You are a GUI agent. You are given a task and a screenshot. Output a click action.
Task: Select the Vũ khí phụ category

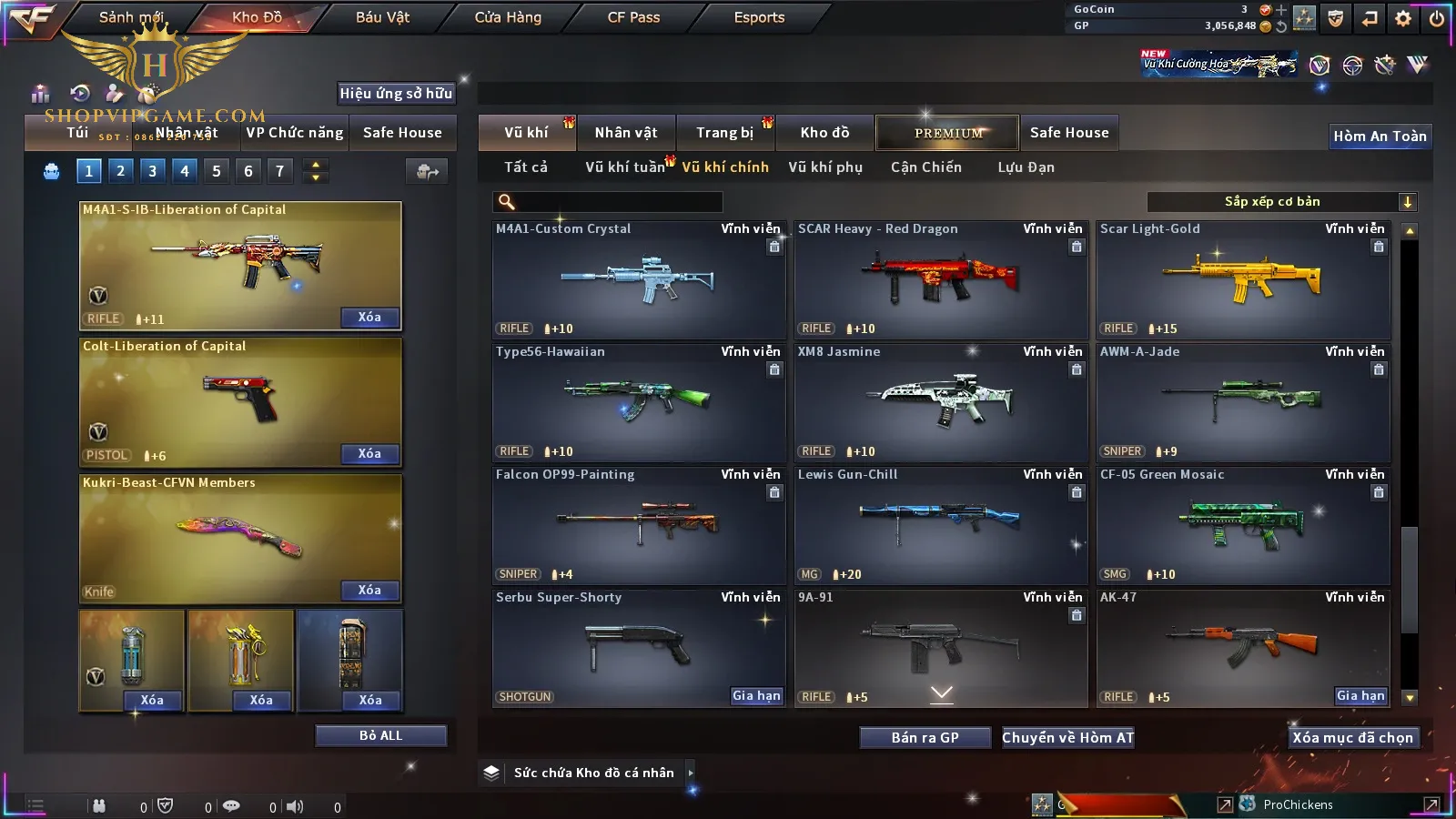(x=825, y=167)
